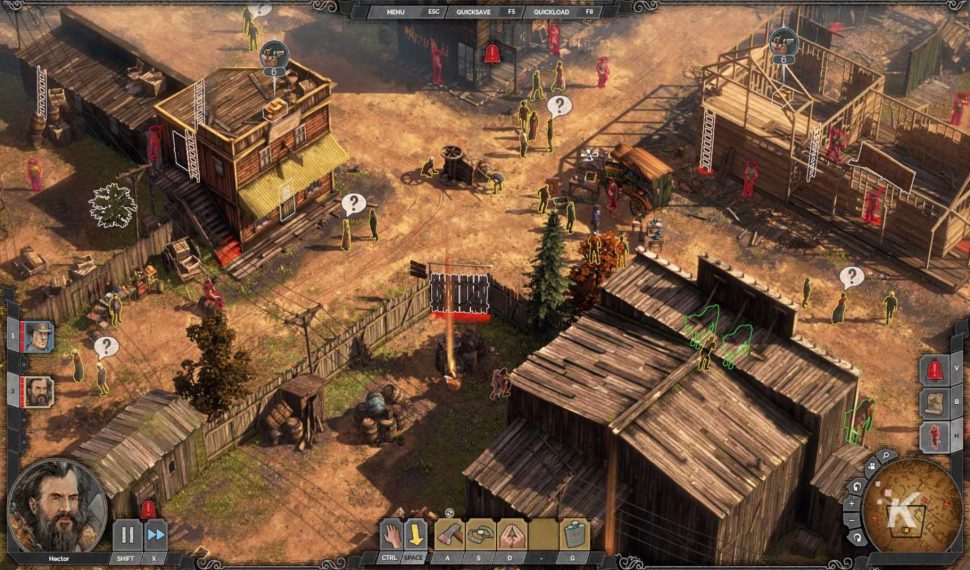Select the bearded character portrait in party list
970x570 pixels.
coord(39,390)
